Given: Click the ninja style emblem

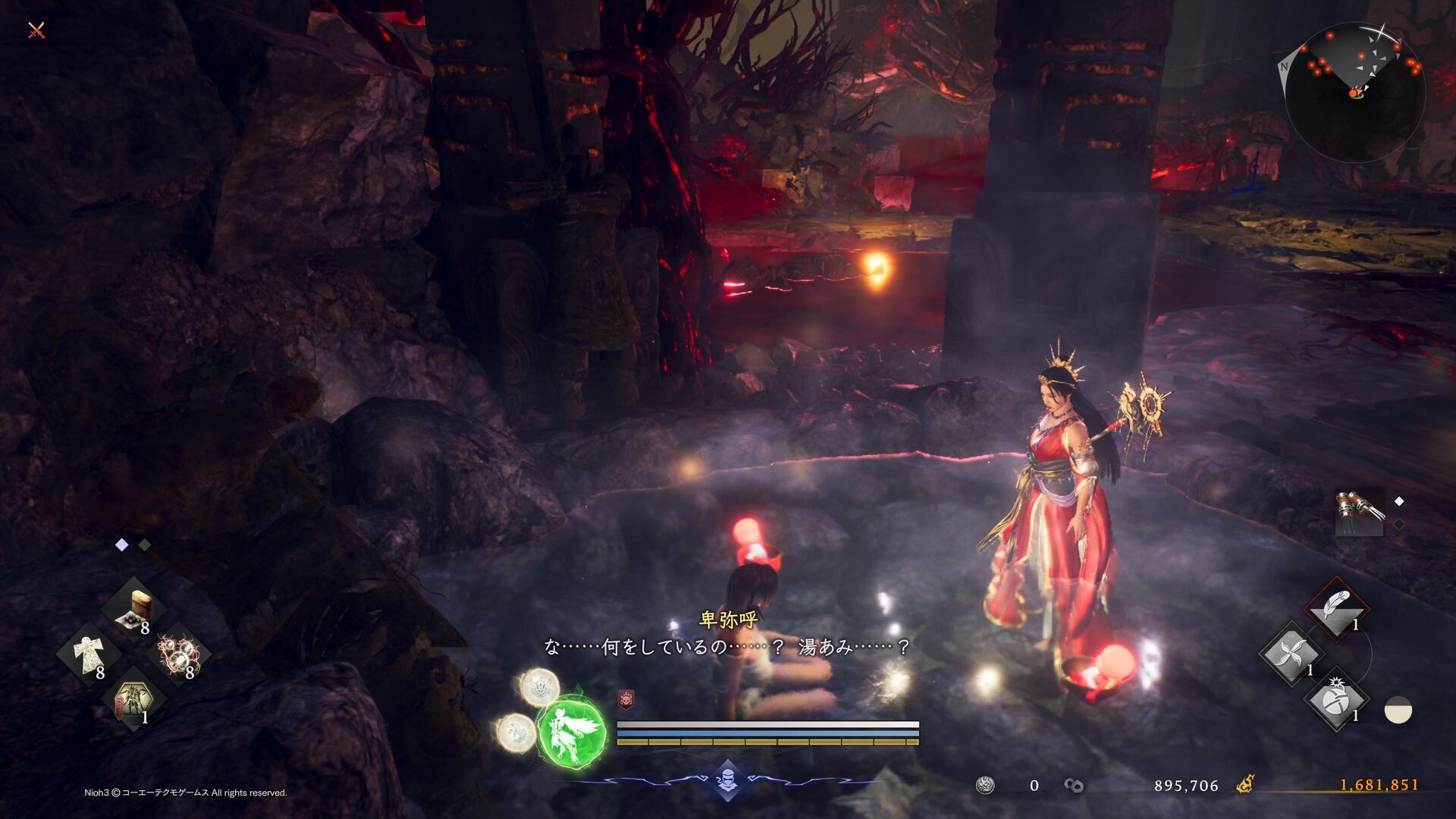Looking at the screenshot, I should click(727, 779).
